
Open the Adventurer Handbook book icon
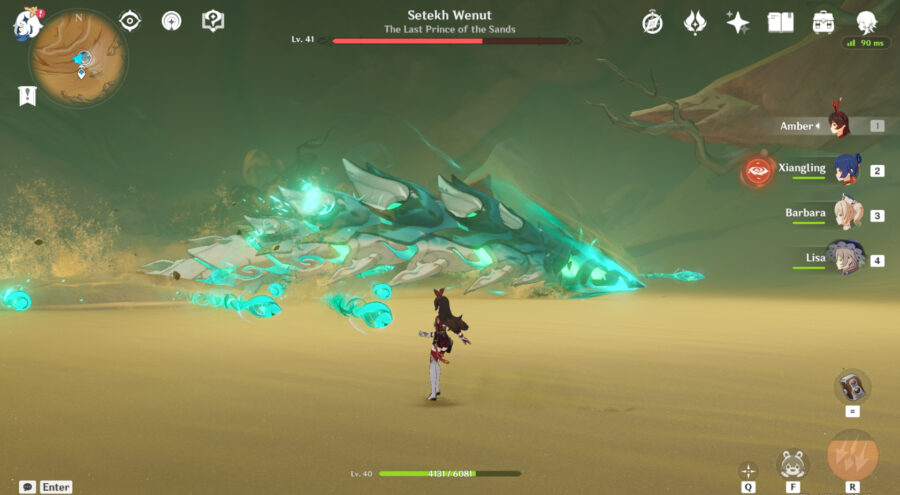780,22
